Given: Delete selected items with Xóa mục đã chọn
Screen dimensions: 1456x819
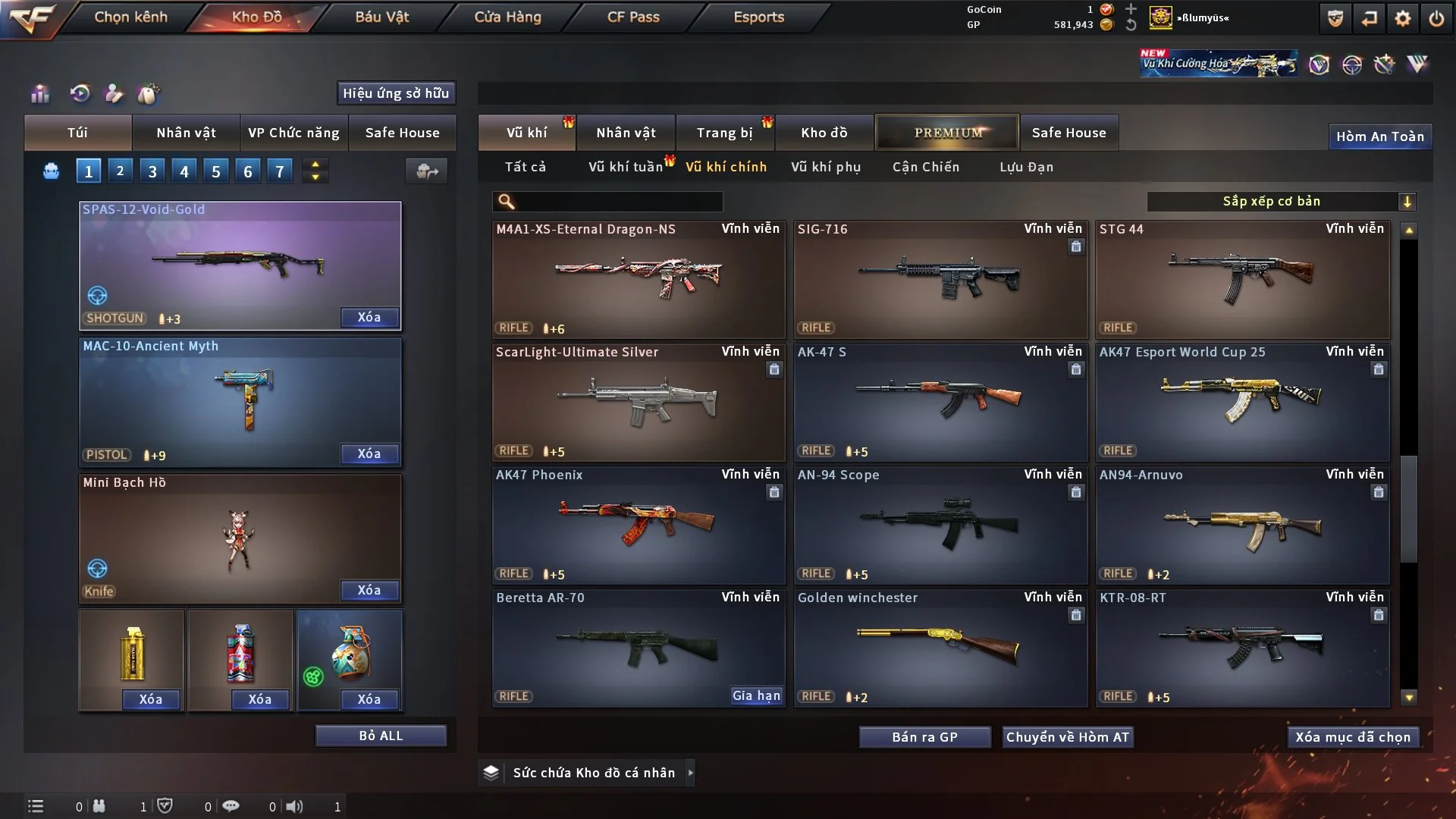Looking at the screenshot, I should [x=1353, y=737].
